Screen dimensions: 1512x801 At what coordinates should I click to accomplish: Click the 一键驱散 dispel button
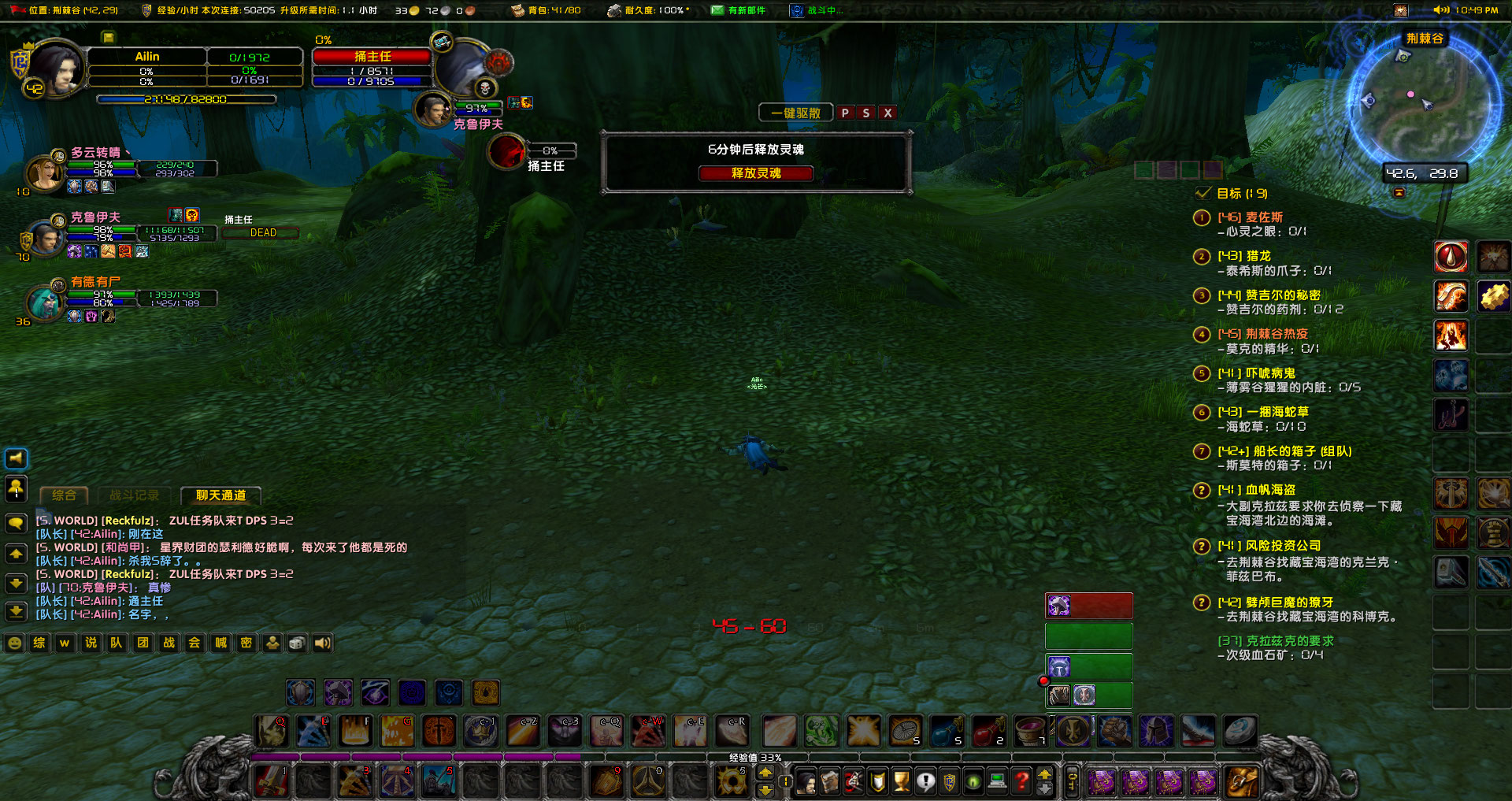point(795,112)
